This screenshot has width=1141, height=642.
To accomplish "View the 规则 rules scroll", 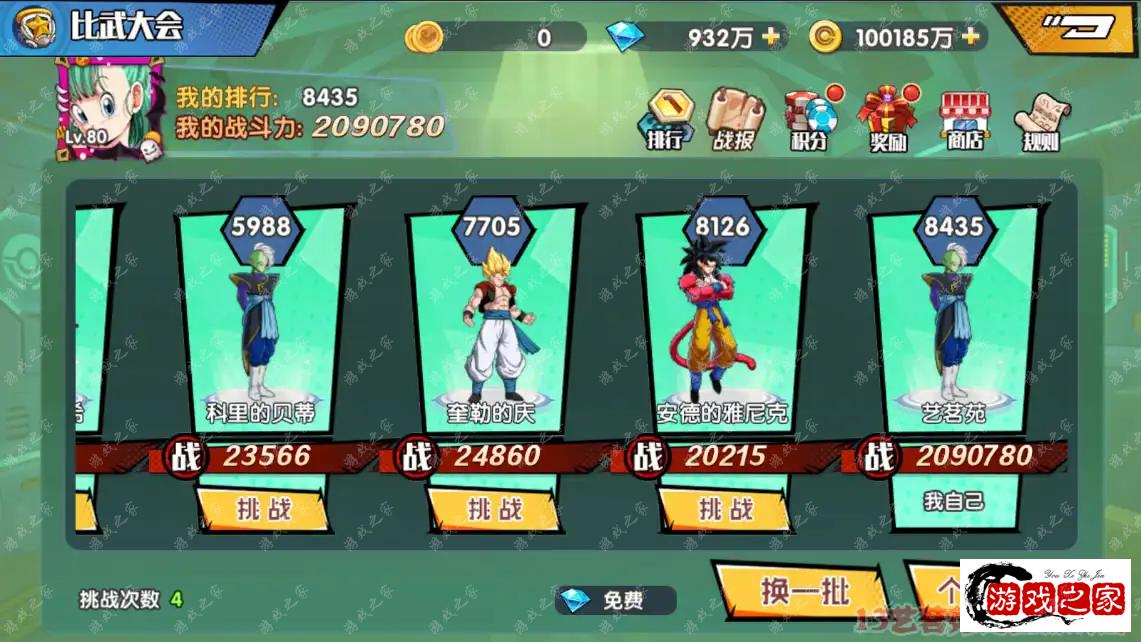I will pos(1040,119).
